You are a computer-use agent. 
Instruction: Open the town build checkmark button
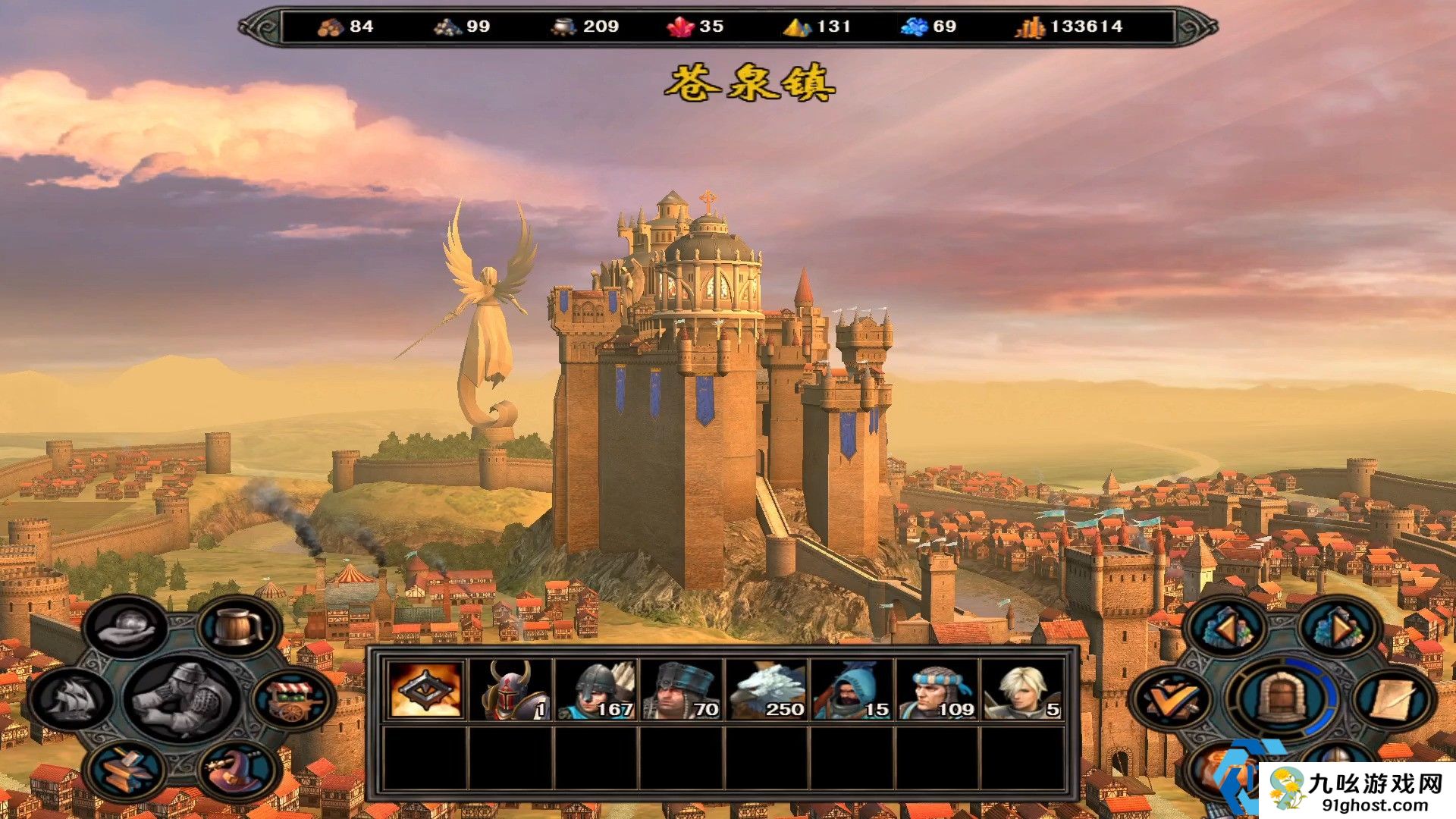(1170, 699)
